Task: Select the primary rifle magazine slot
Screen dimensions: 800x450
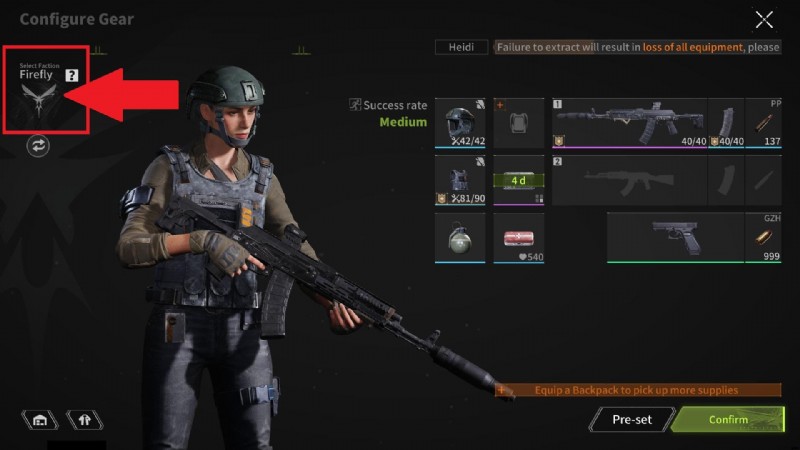Action: point(727,123)
